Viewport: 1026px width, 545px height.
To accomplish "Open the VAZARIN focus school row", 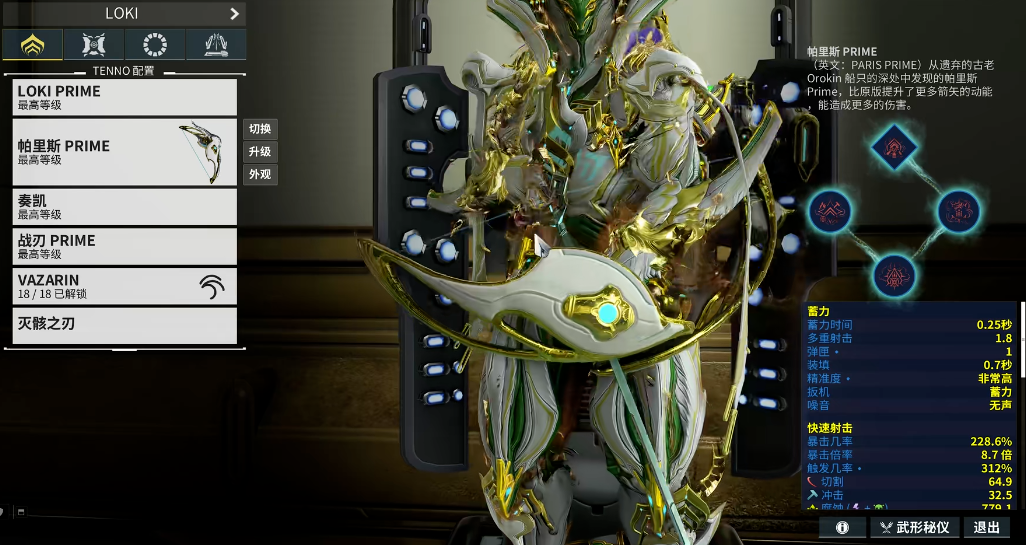I will click(125, 286).
